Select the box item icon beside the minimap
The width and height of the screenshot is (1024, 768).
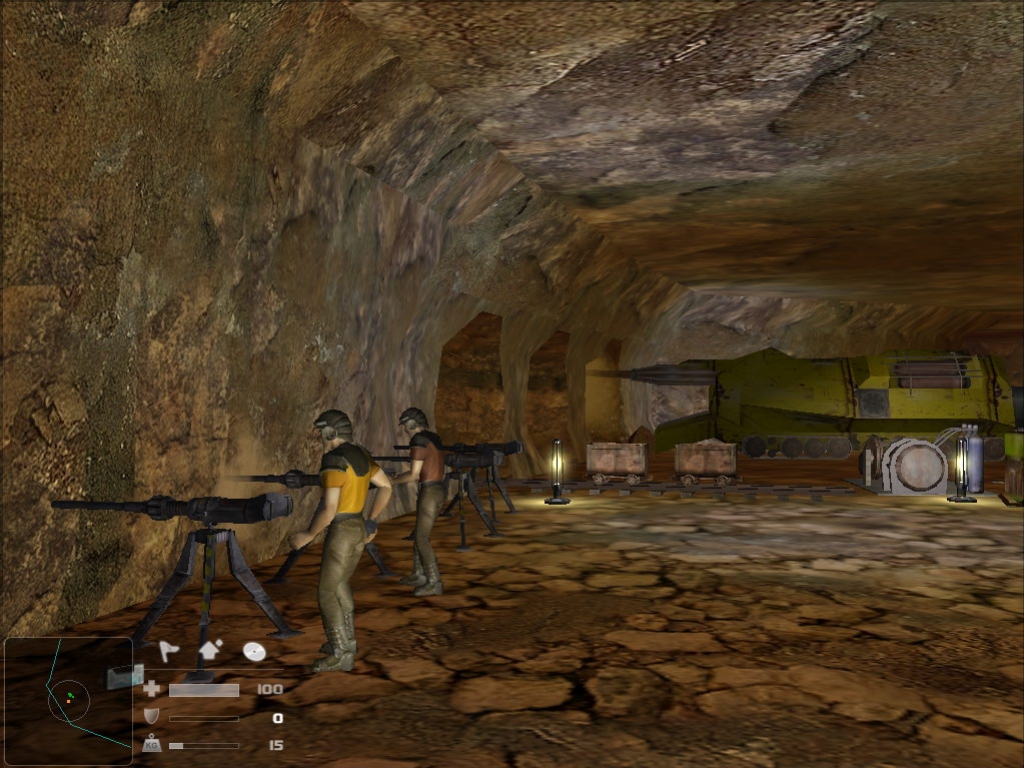pyautogui.click(x=125, y=677)
